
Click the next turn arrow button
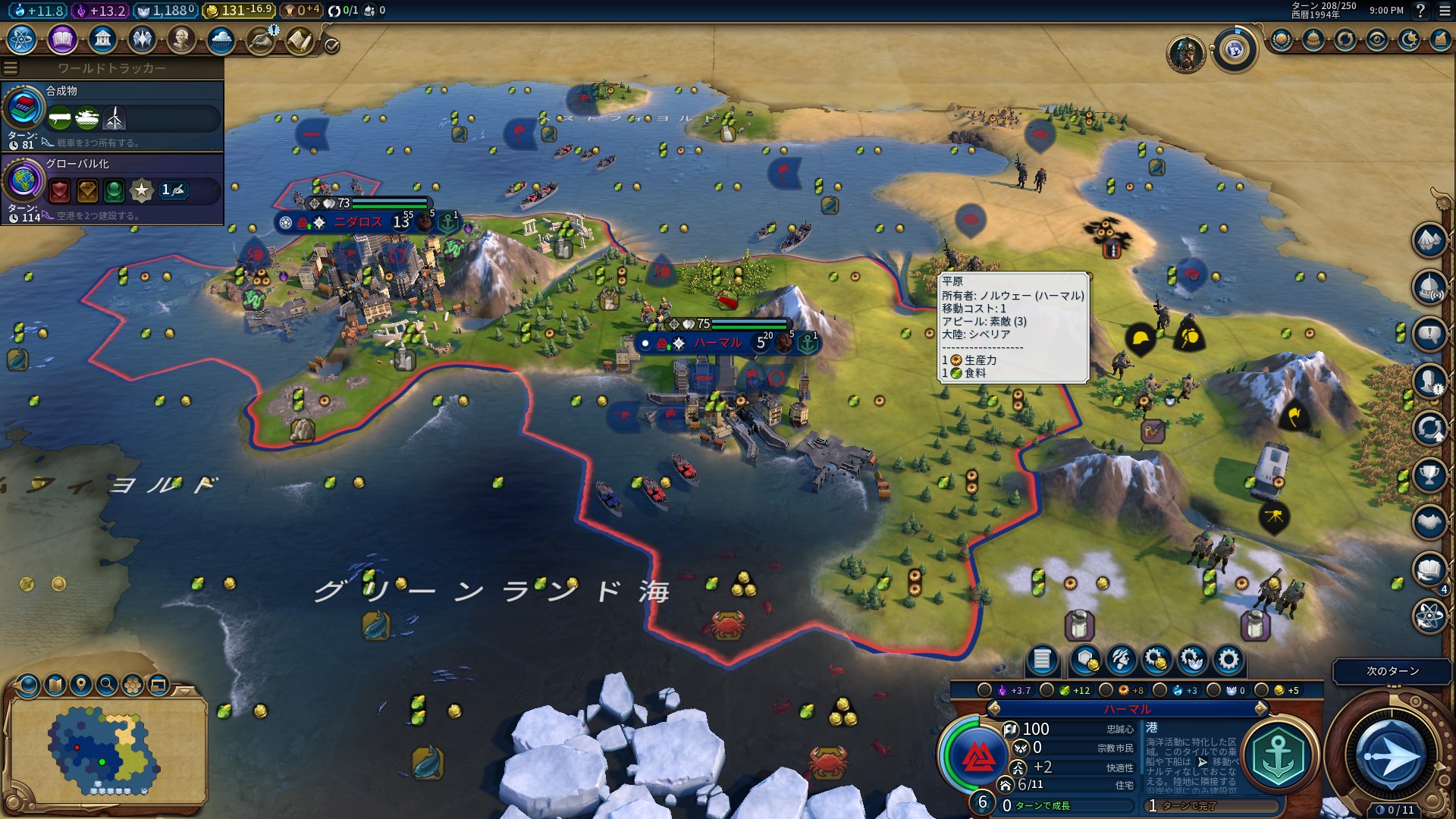[1390, 756]
